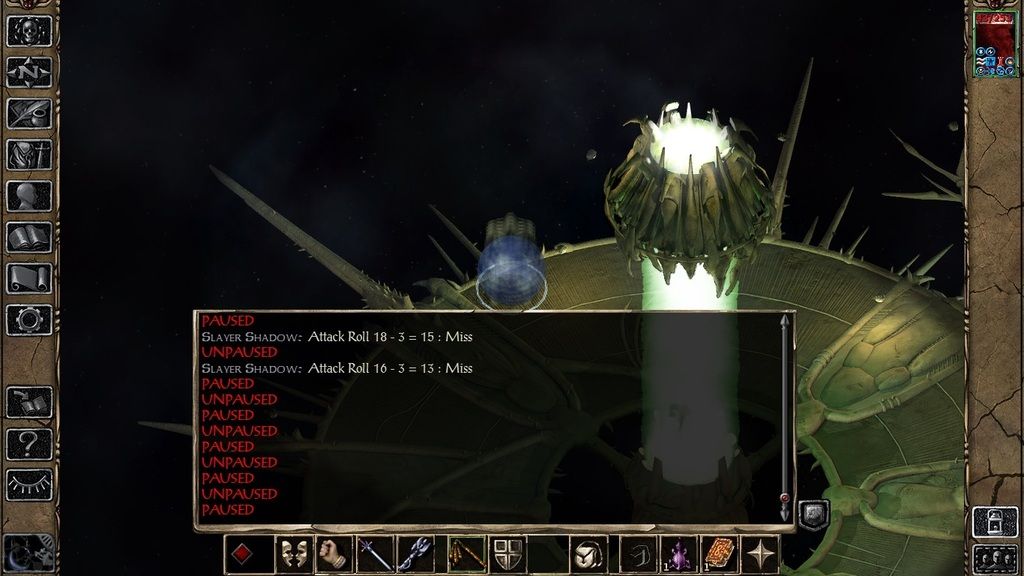Select the fist weapon slot
Screen dimensions: 1024x576
[x=334, y=554]
